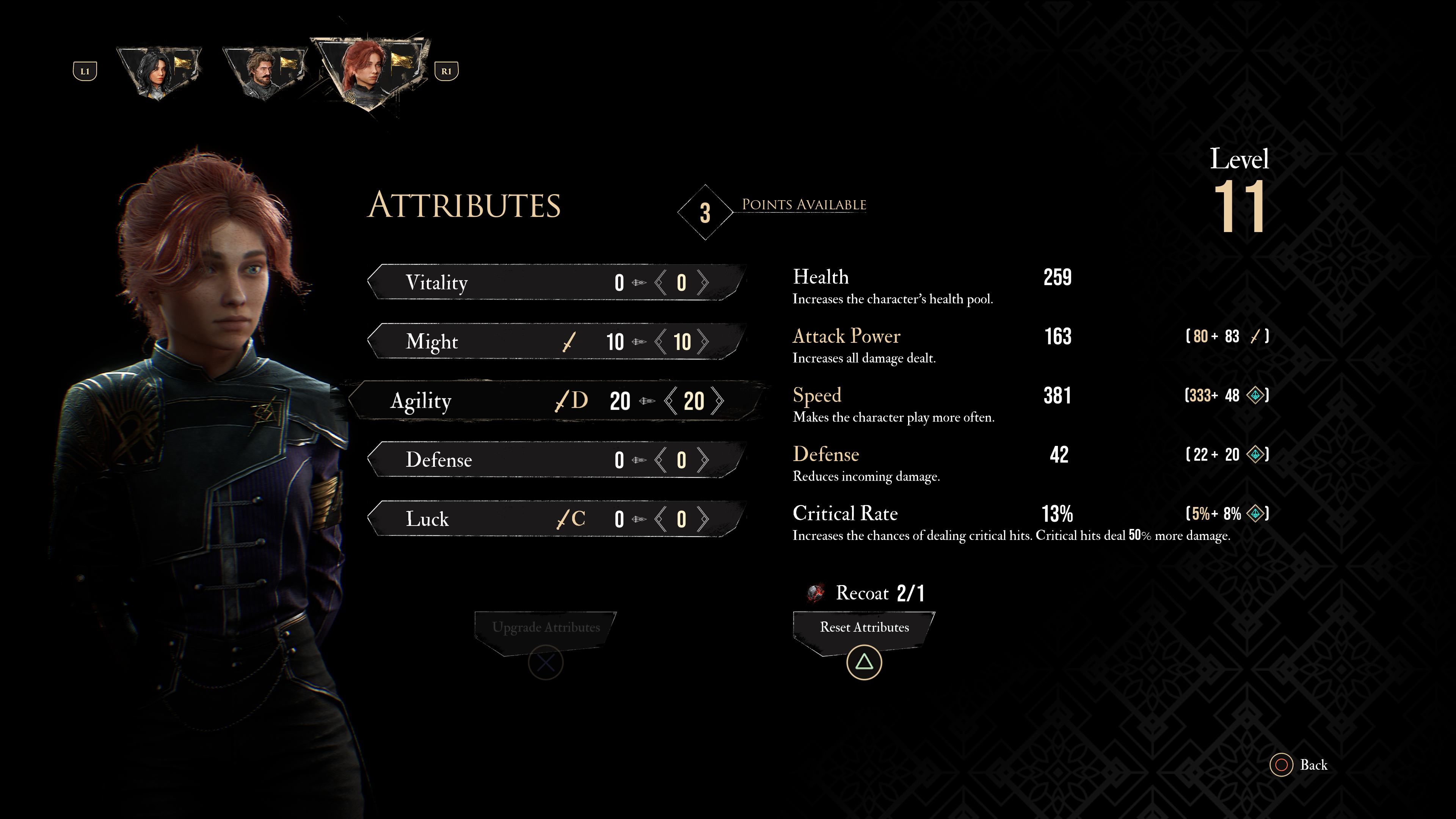The image size is (1456, 819).
Task: Decrease Agility using its left chevron
Action: pos(670,401)
